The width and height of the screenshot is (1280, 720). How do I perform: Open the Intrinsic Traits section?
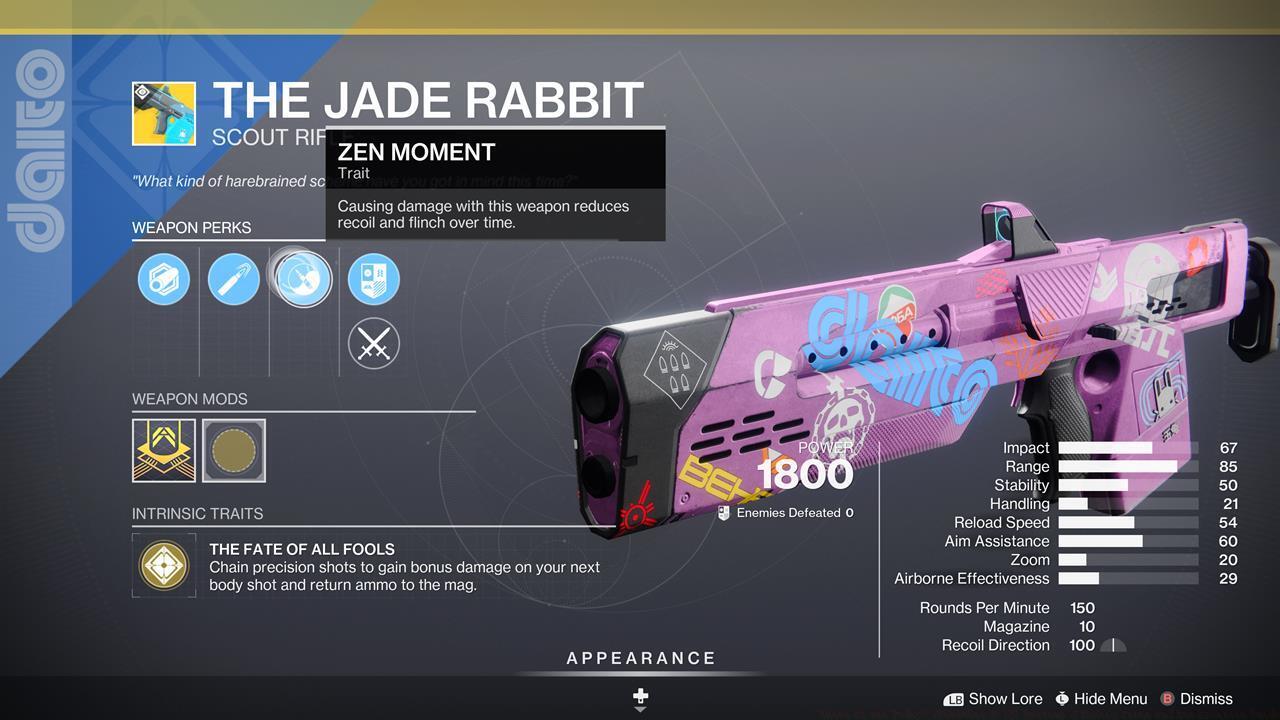[191, 513]
